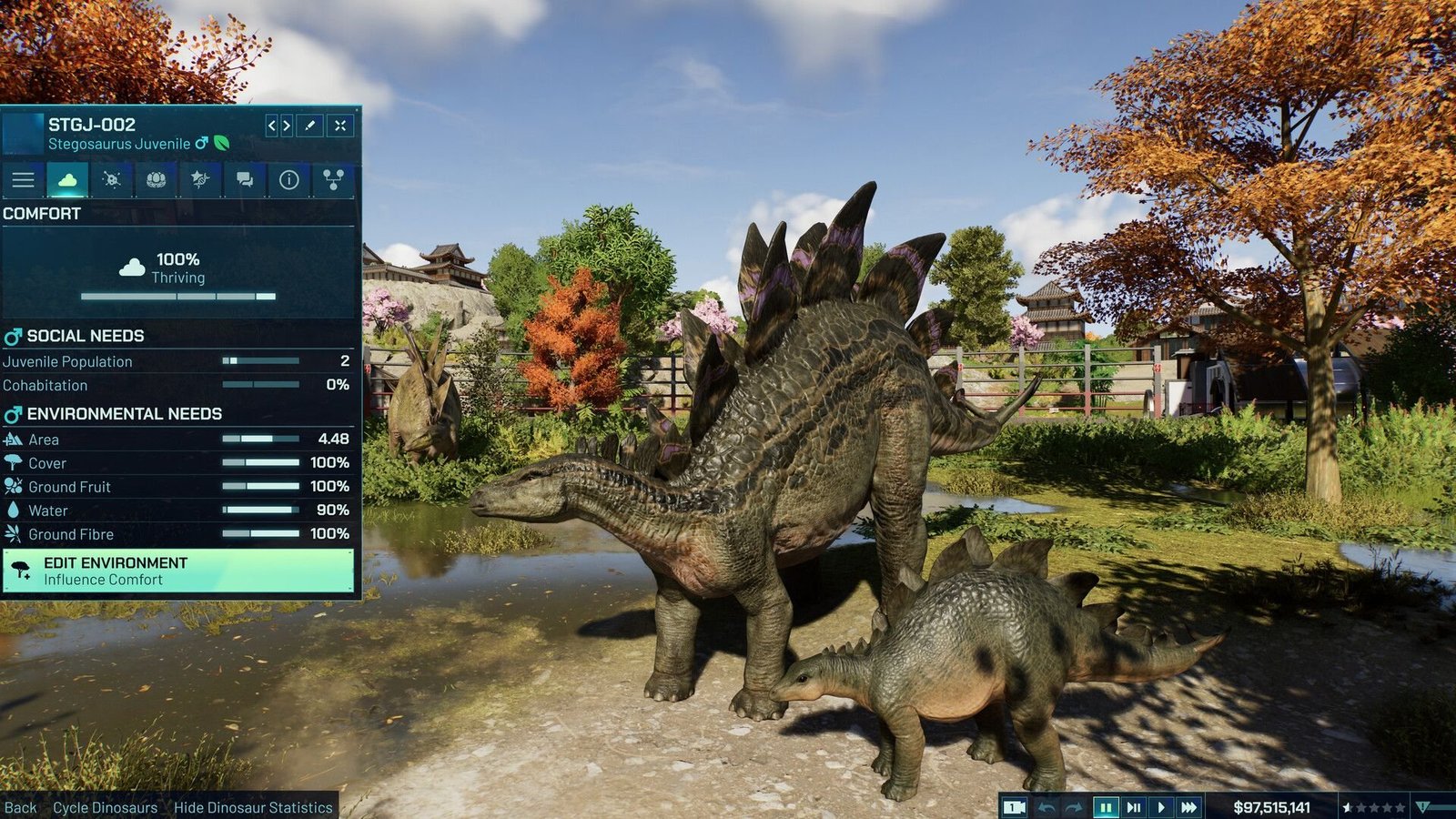Image resolution: width=1456 pixels, height=819 pixels.
Task: Resume play with the play button
Action: [1162, 807]
